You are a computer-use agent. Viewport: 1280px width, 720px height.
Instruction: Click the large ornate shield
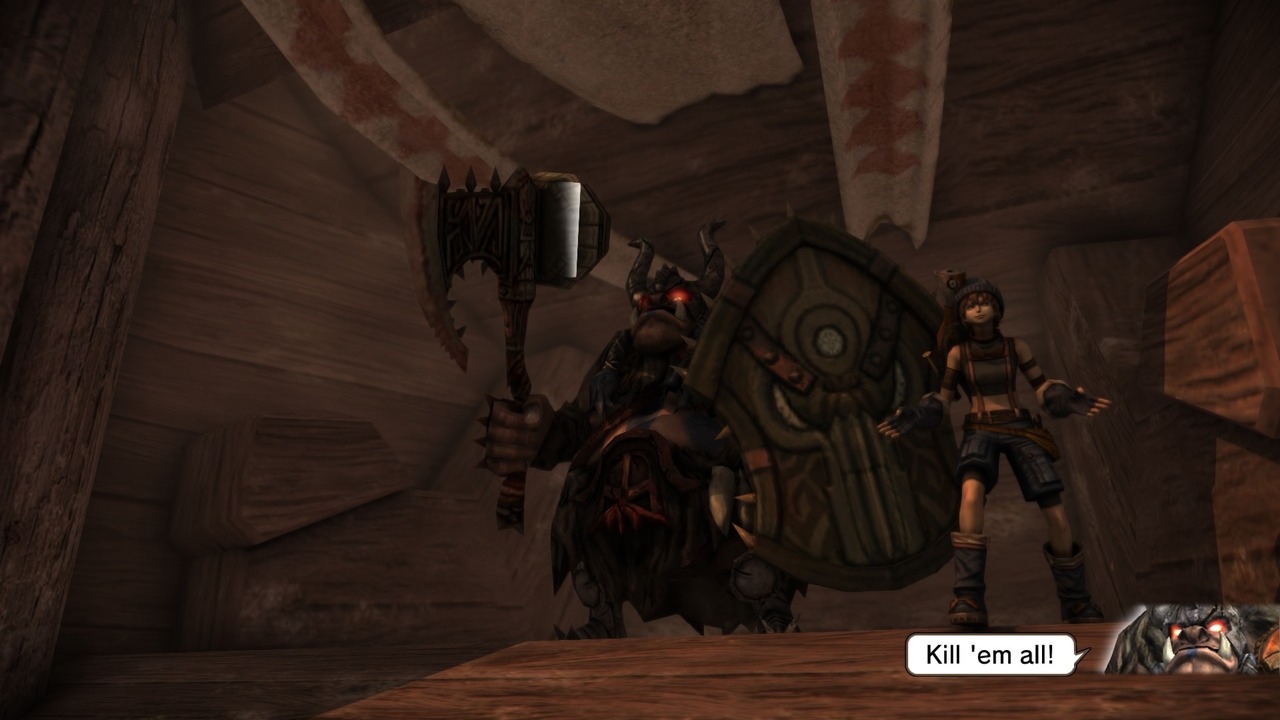[810, 420]
